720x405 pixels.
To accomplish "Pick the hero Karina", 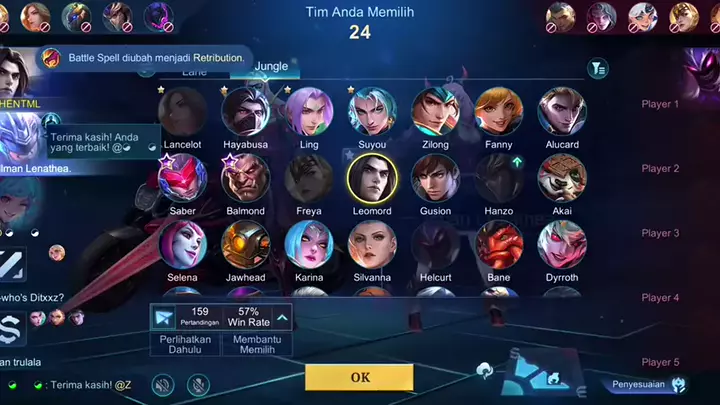I will pyautogui.click(x=309, y=245).
